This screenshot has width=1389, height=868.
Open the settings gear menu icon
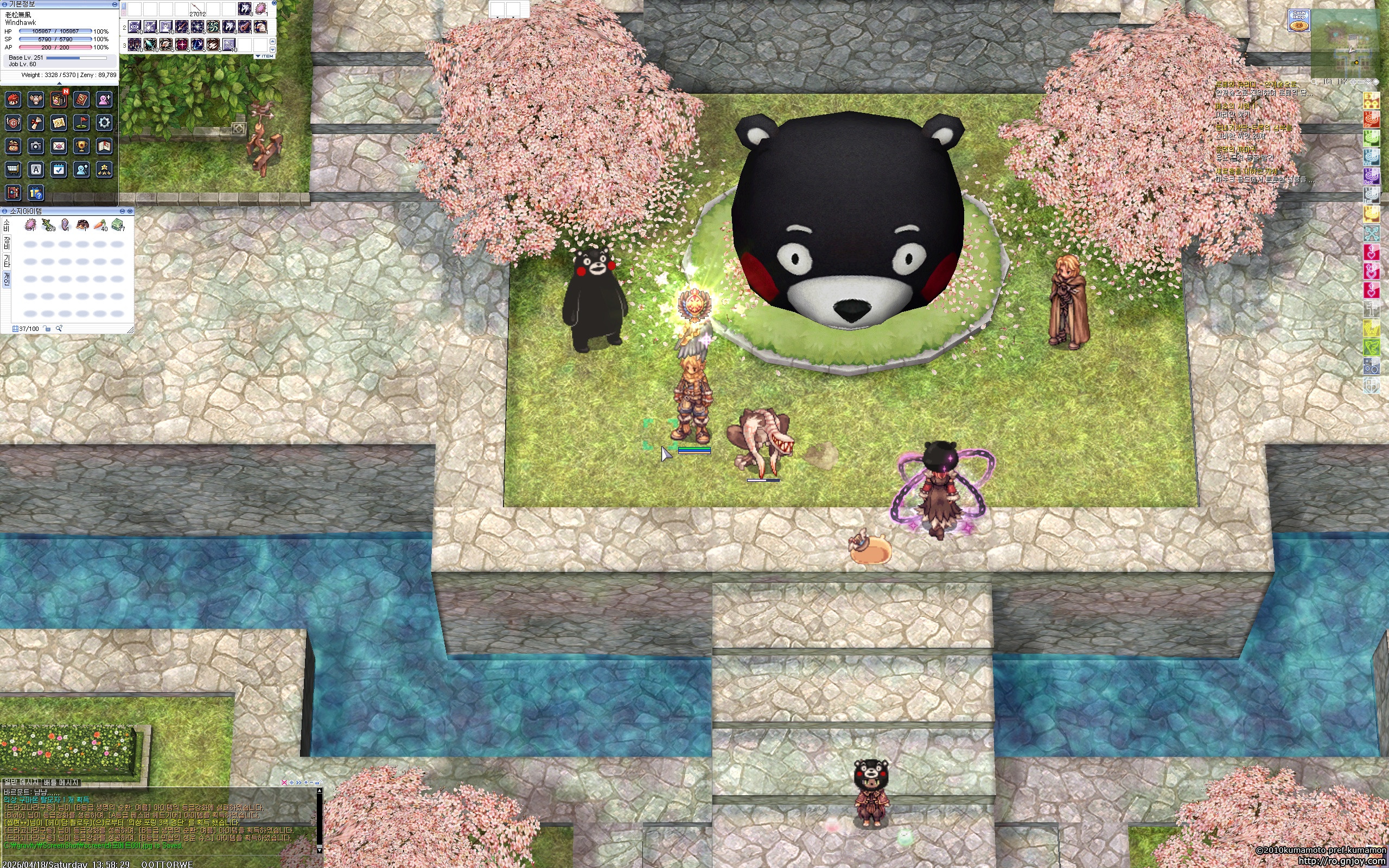[x=104, y=122]
